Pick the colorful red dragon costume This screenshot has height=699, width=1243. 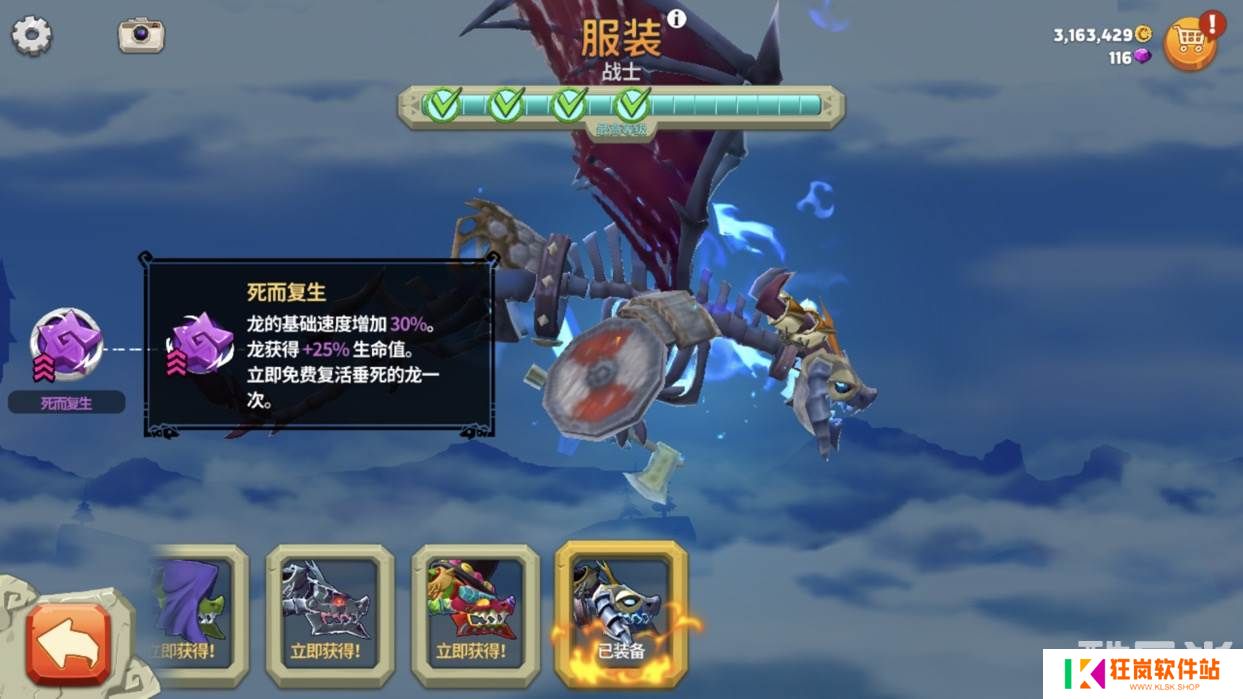tap(475, 614)
